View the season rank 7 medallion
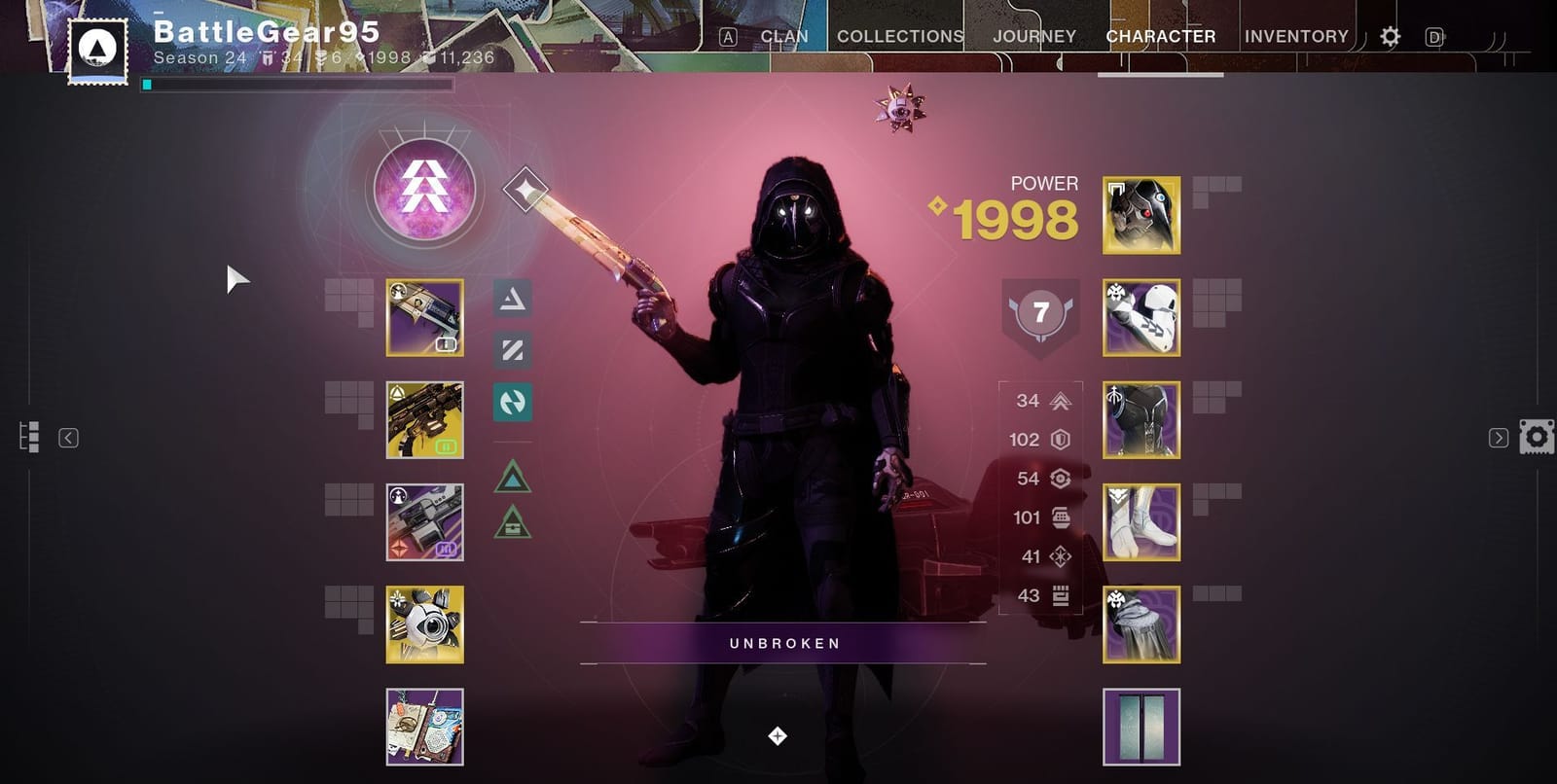The image size is (1557, 784). (x=1039, y=313)
